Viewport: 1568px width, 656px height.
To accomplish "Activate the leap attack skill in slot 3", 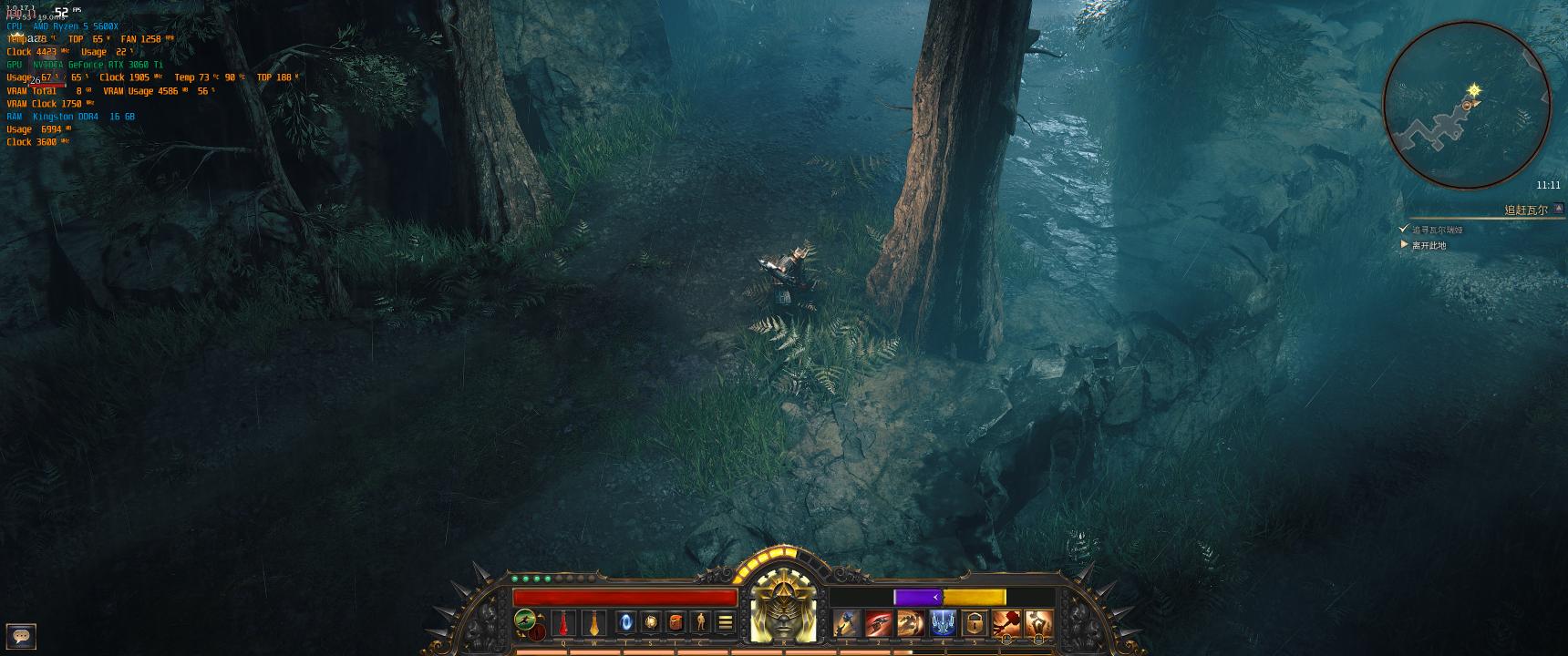I will point(910,622).
